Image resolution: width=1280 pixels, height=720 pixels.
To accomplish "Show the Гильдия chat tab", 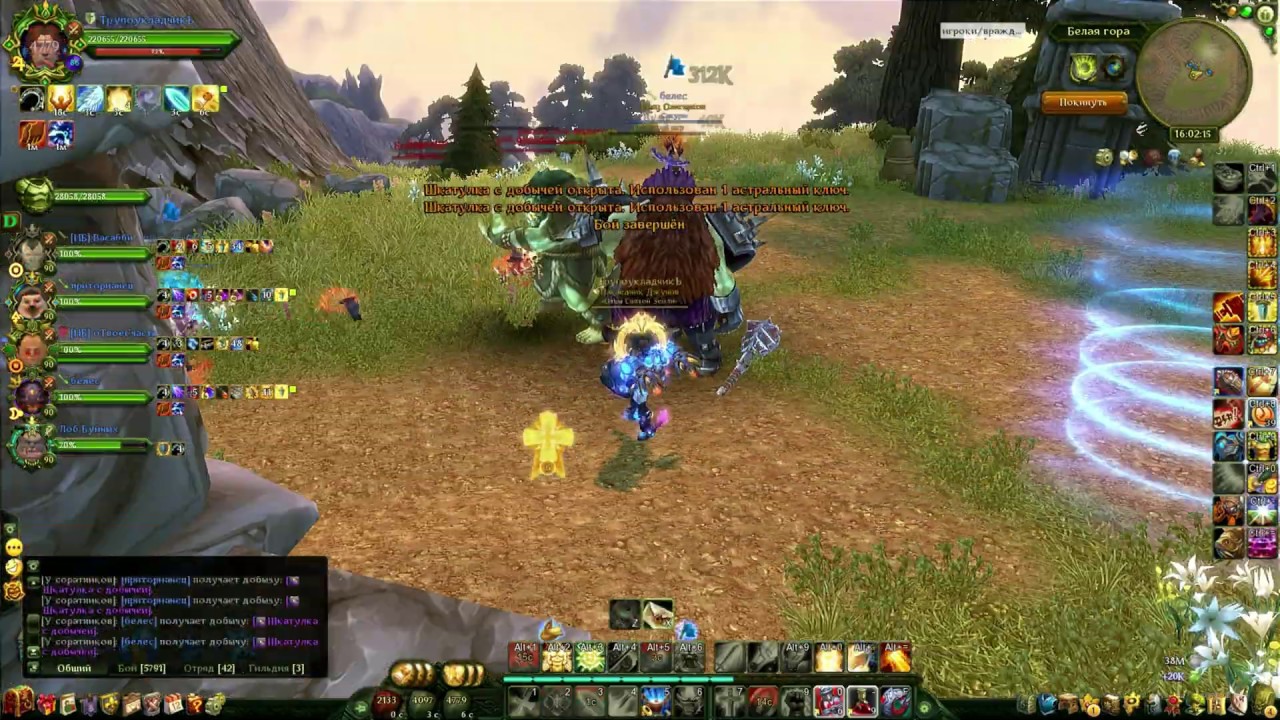I will click(x=276, y=668).
